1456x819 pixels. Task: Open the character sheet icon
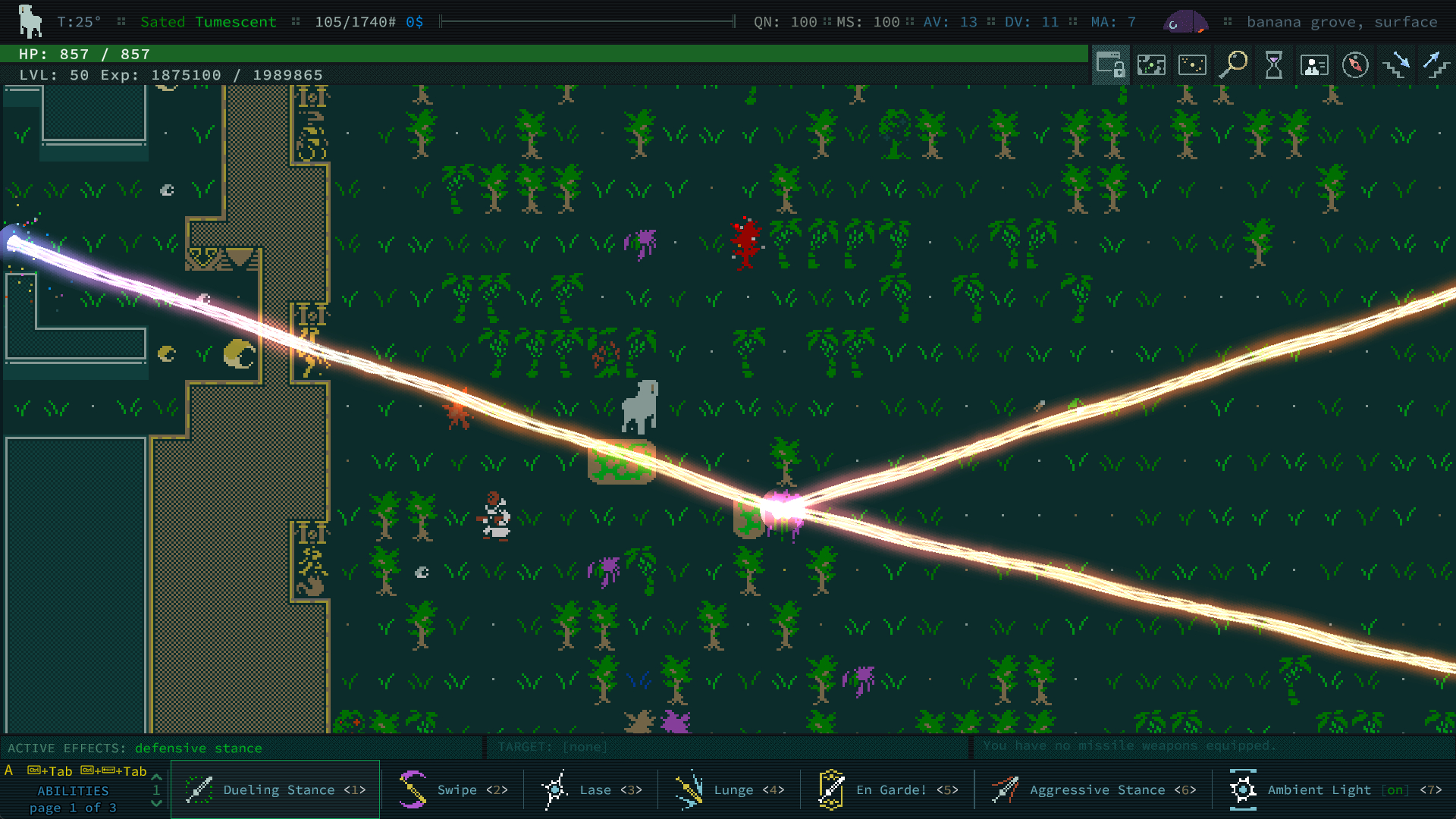(x=1314, y=65)
